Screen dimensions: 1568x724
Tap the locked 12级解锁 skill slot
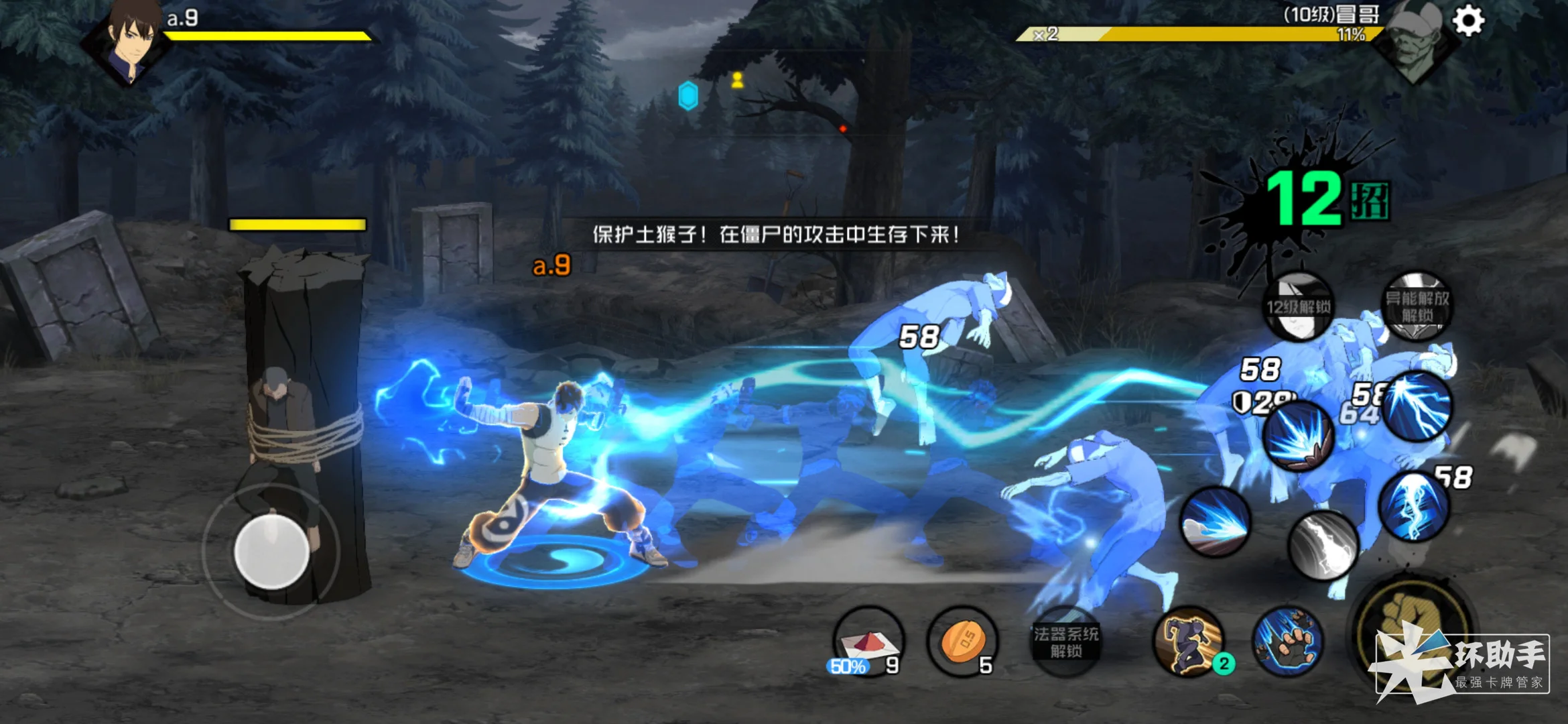tap(1298, 307)
